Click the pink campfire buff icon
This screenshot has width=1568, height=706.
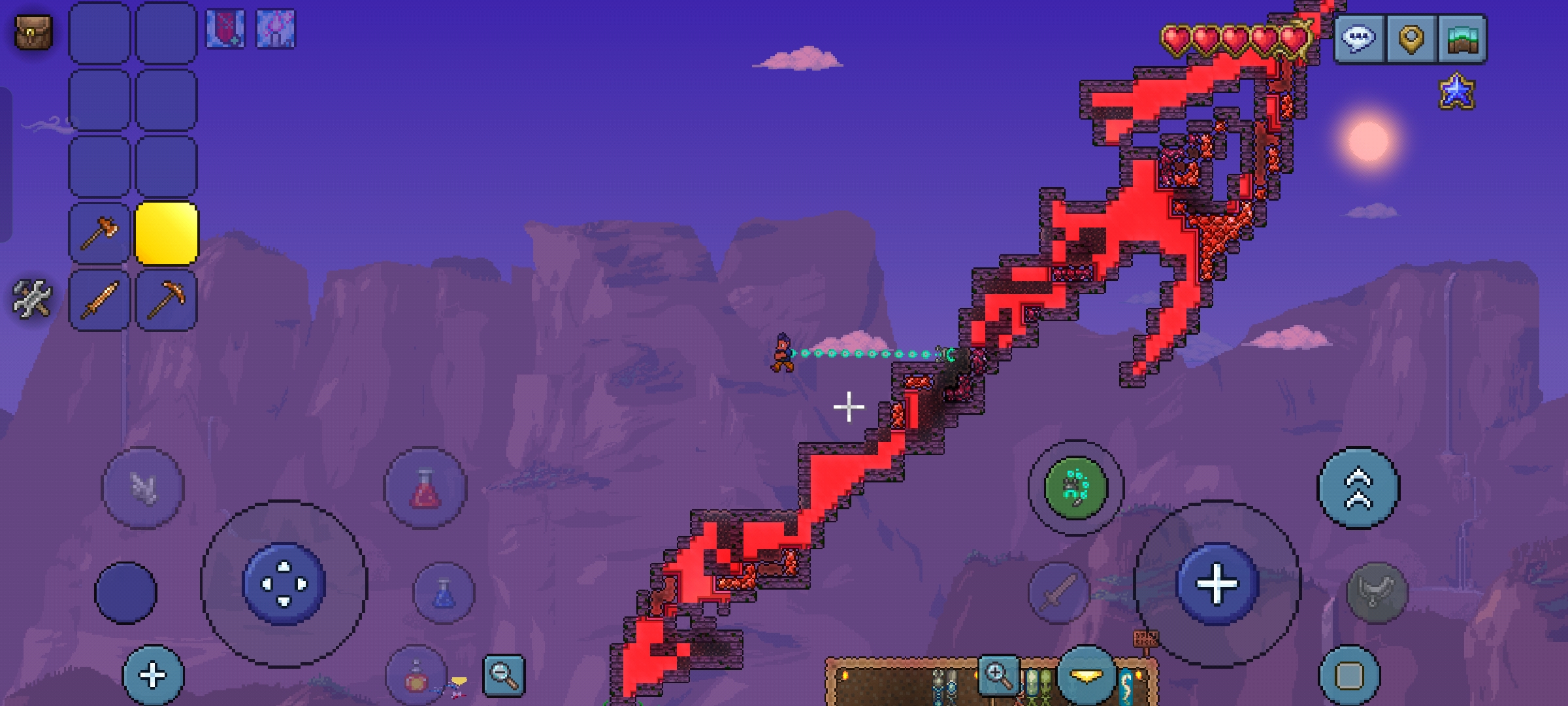275,29
